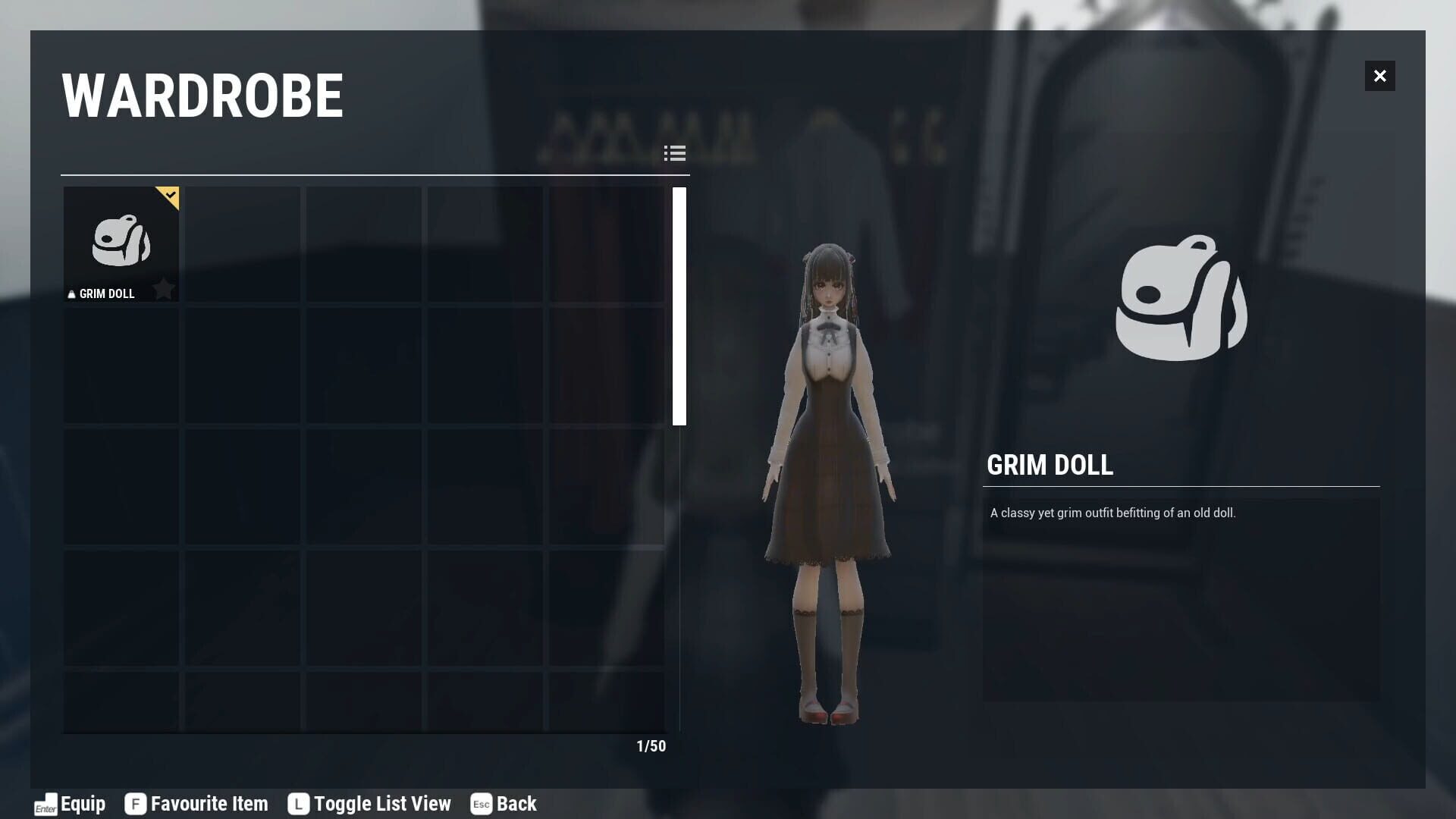Click the Toggle List View icon above the grid

coord(675,153)
